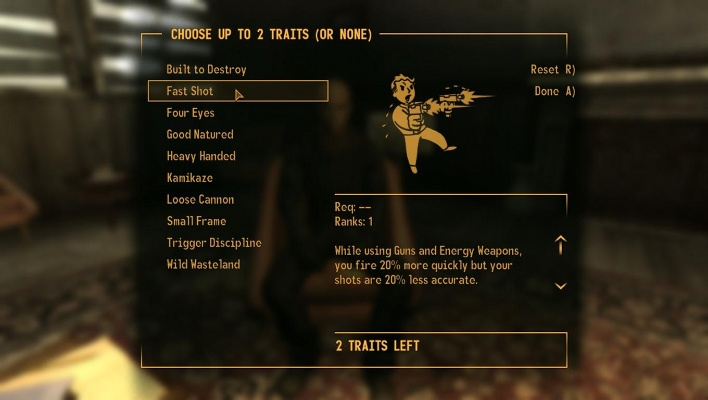Choose the Small Frame trait

tap(196, 221)
